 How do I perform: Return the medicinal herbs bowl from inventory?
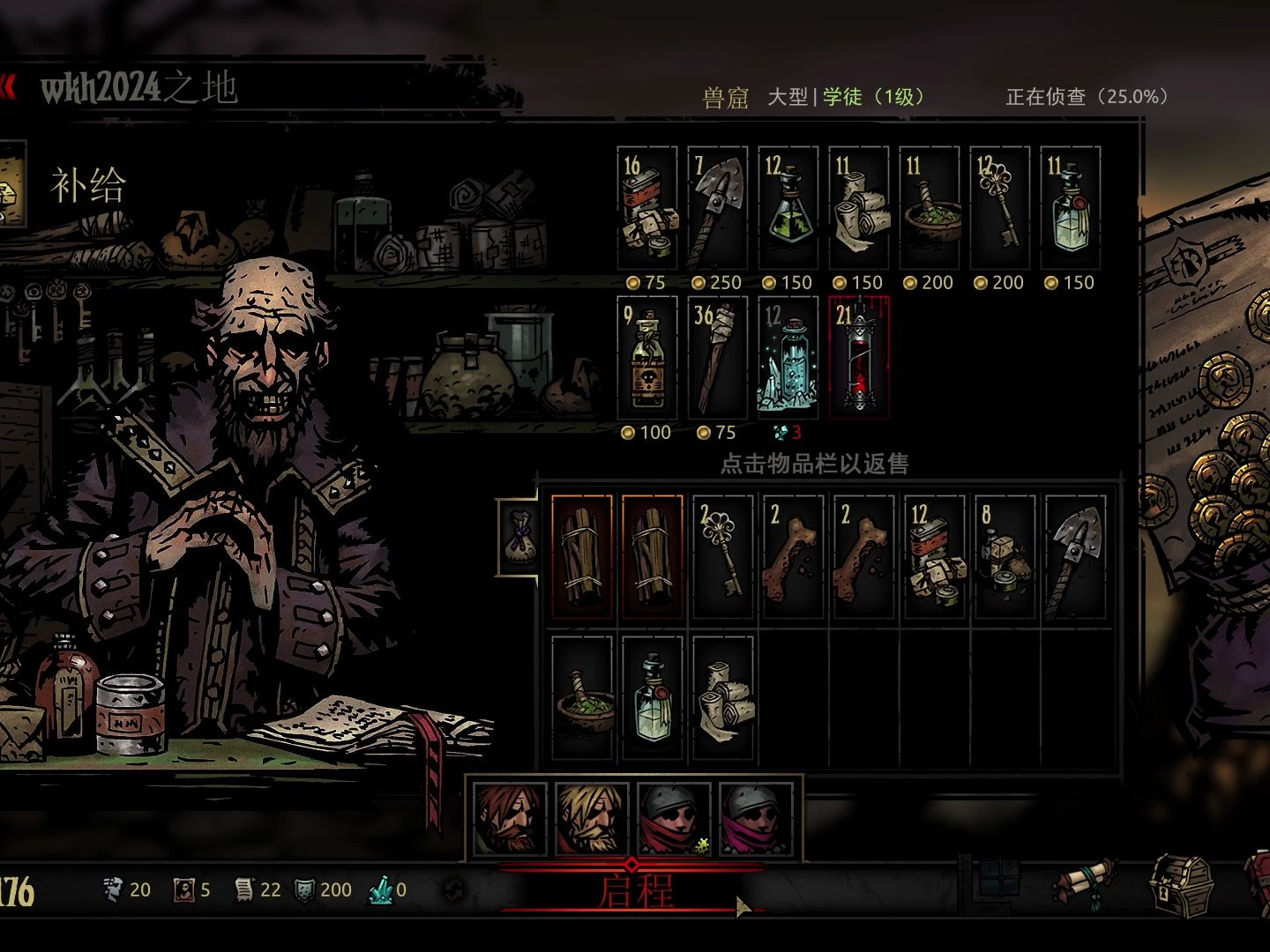[582, 698]
